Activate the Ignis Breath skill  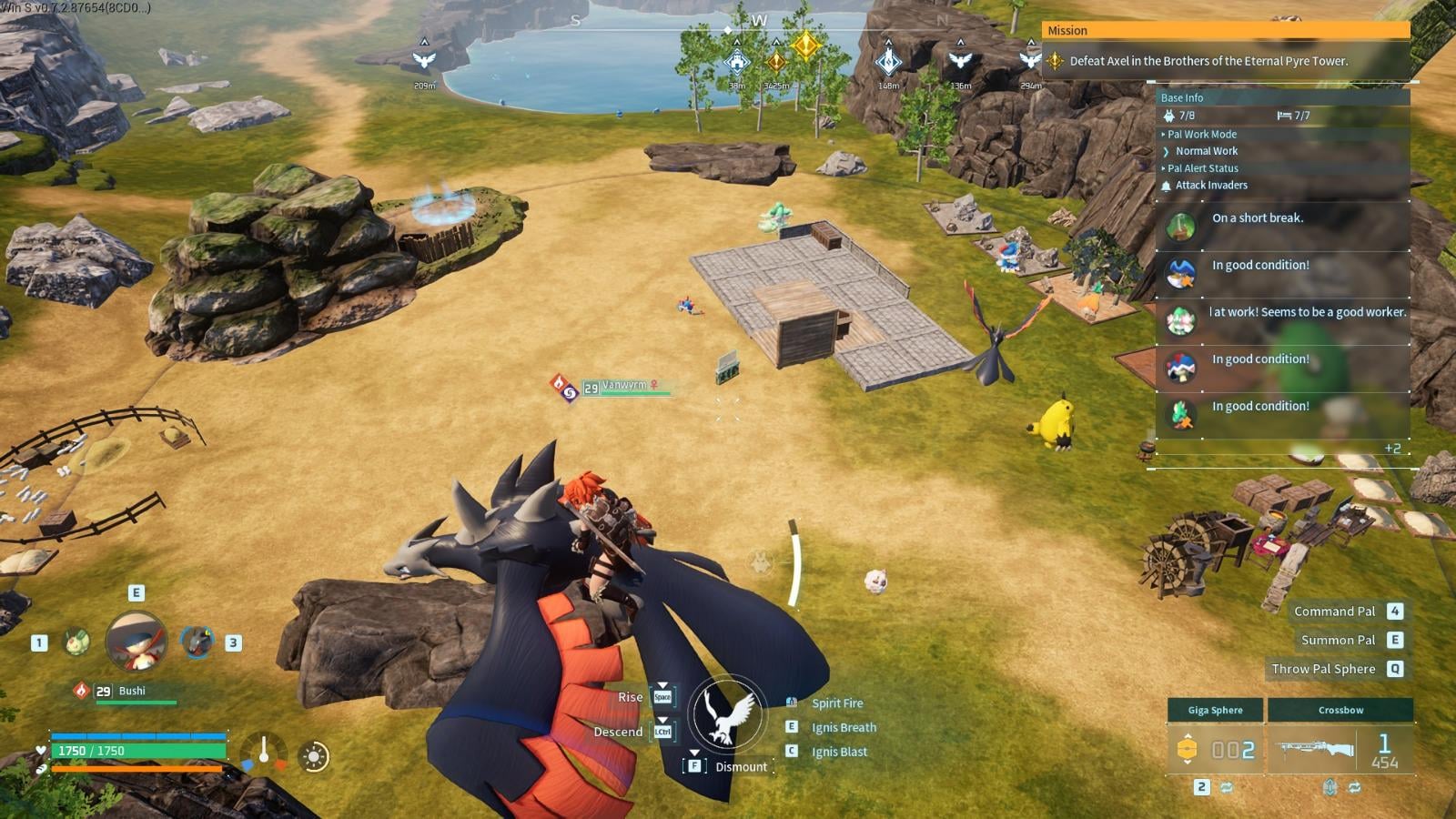[x=844, y=727]
